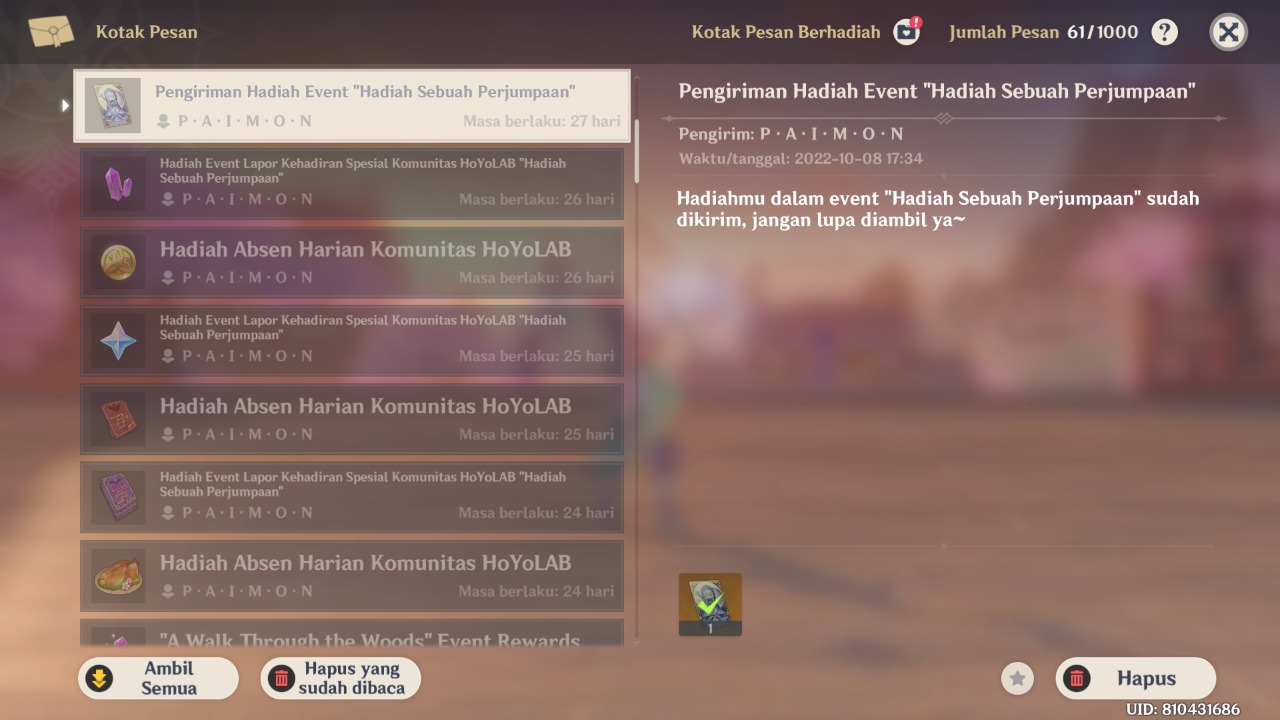Click the trash icon inside the Hapus button
The height and width of the screenshot is (720, 1280).
point(1077,678)
